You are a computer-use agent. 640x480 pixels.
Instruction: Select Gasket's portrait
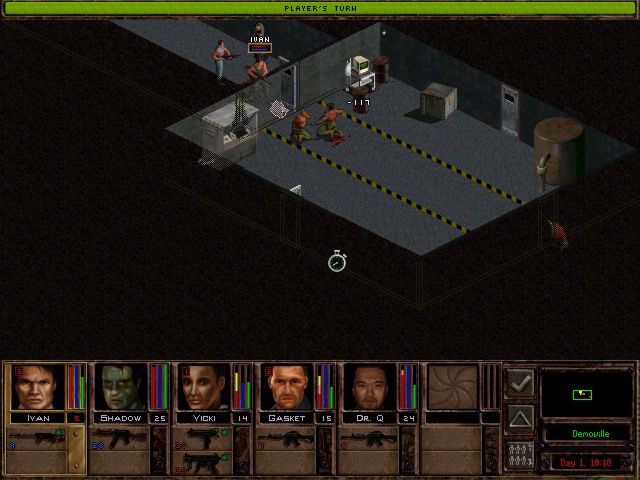(289, 387)
